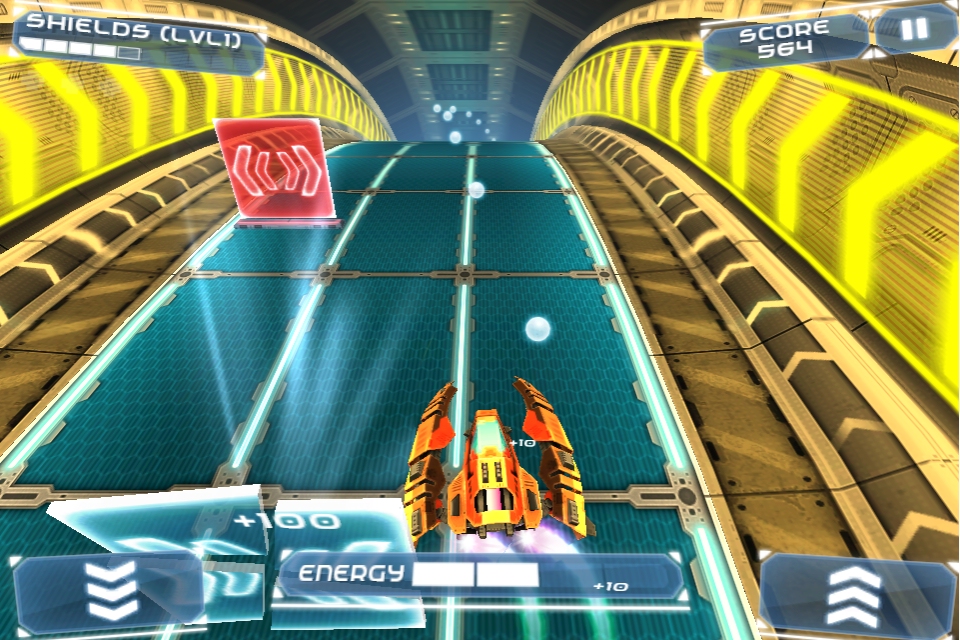
Task: Pause the game
Action: pyautogui.click(x=915, y=30)
